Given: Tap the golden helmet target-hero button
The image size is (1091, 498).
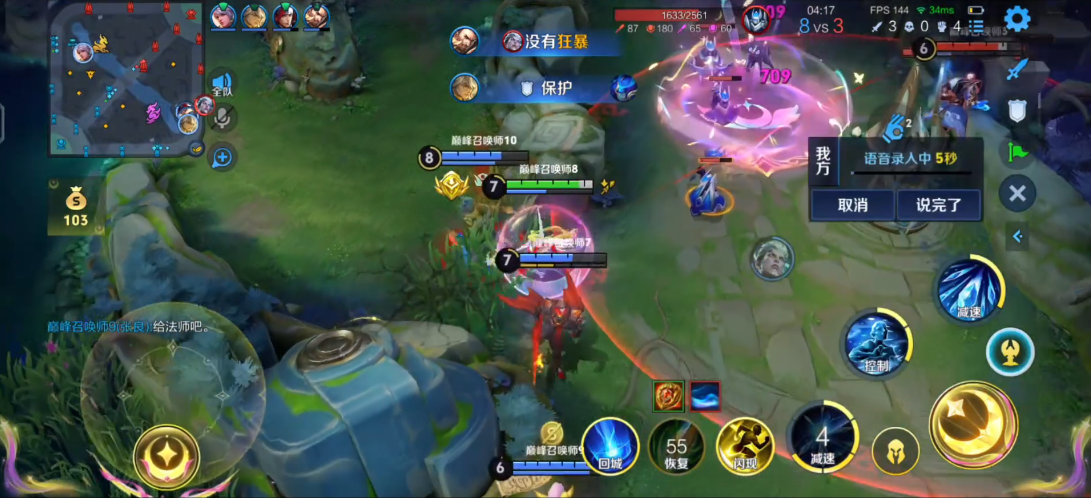Looking at the screenshot, I should point(895,452).
